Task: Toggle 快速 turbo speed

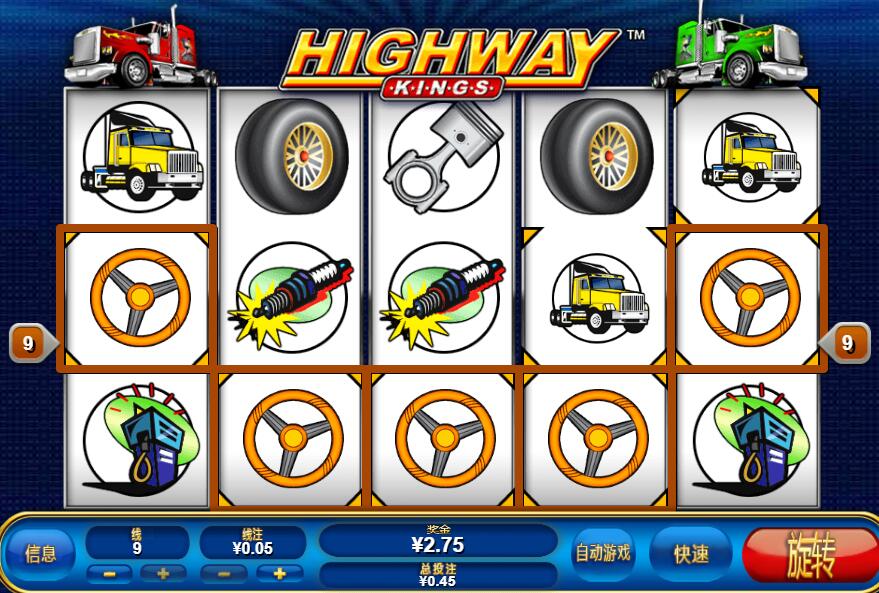Action: 691,553
